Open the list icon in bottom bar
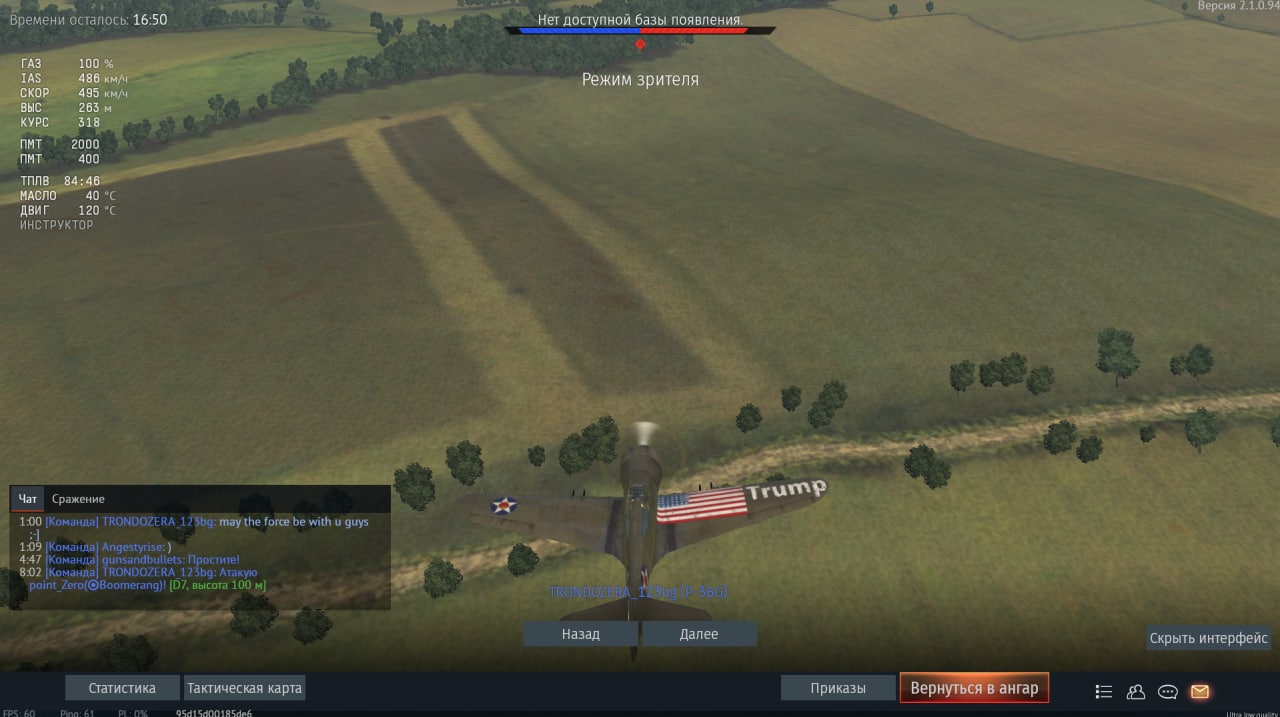The width and height of the screenshot is (1280, 717). tap(1104, 691)
